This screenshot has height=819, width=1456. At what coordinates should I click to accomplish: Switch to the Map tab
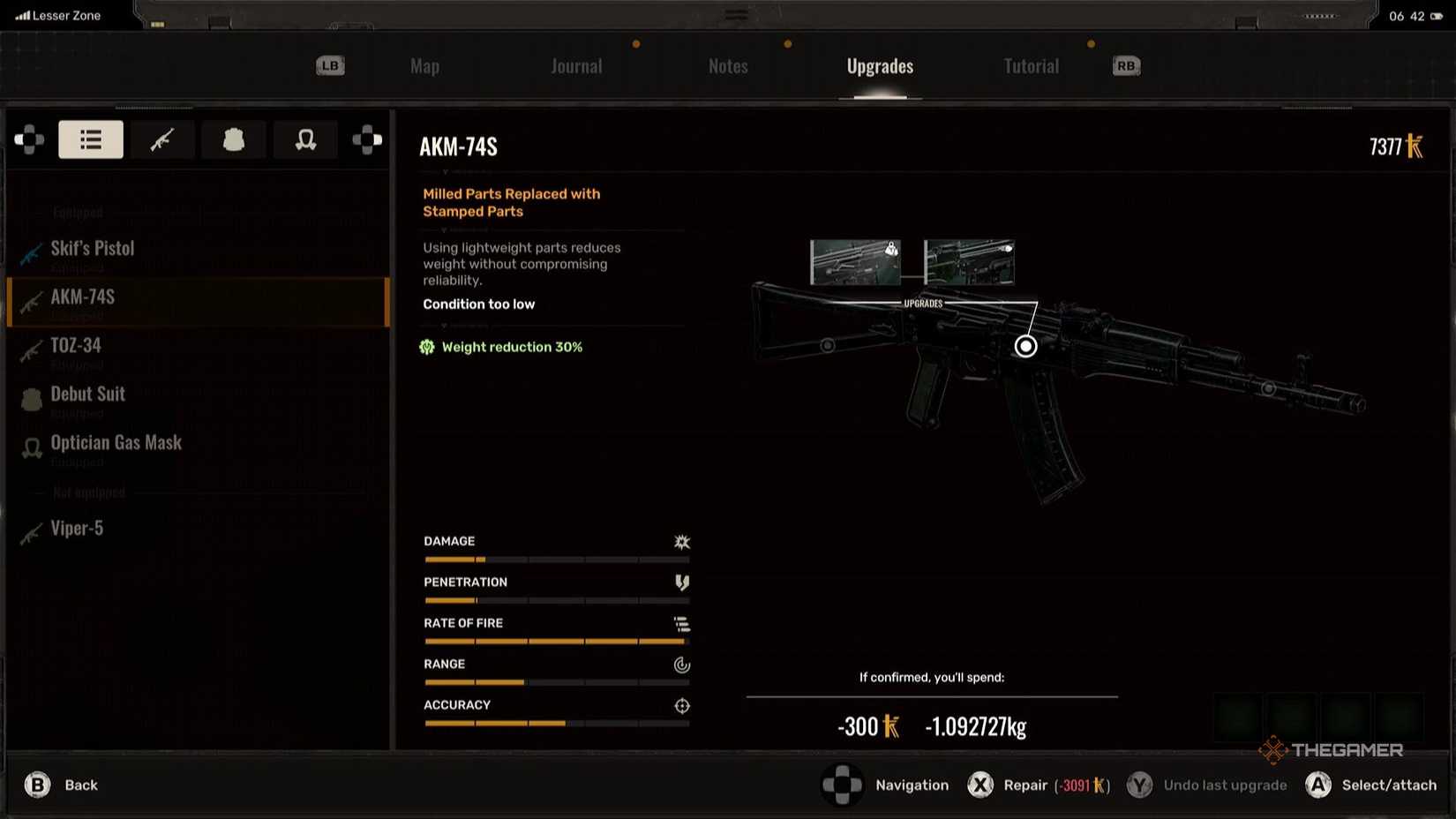pyautogui.click(x=424, y=65)
